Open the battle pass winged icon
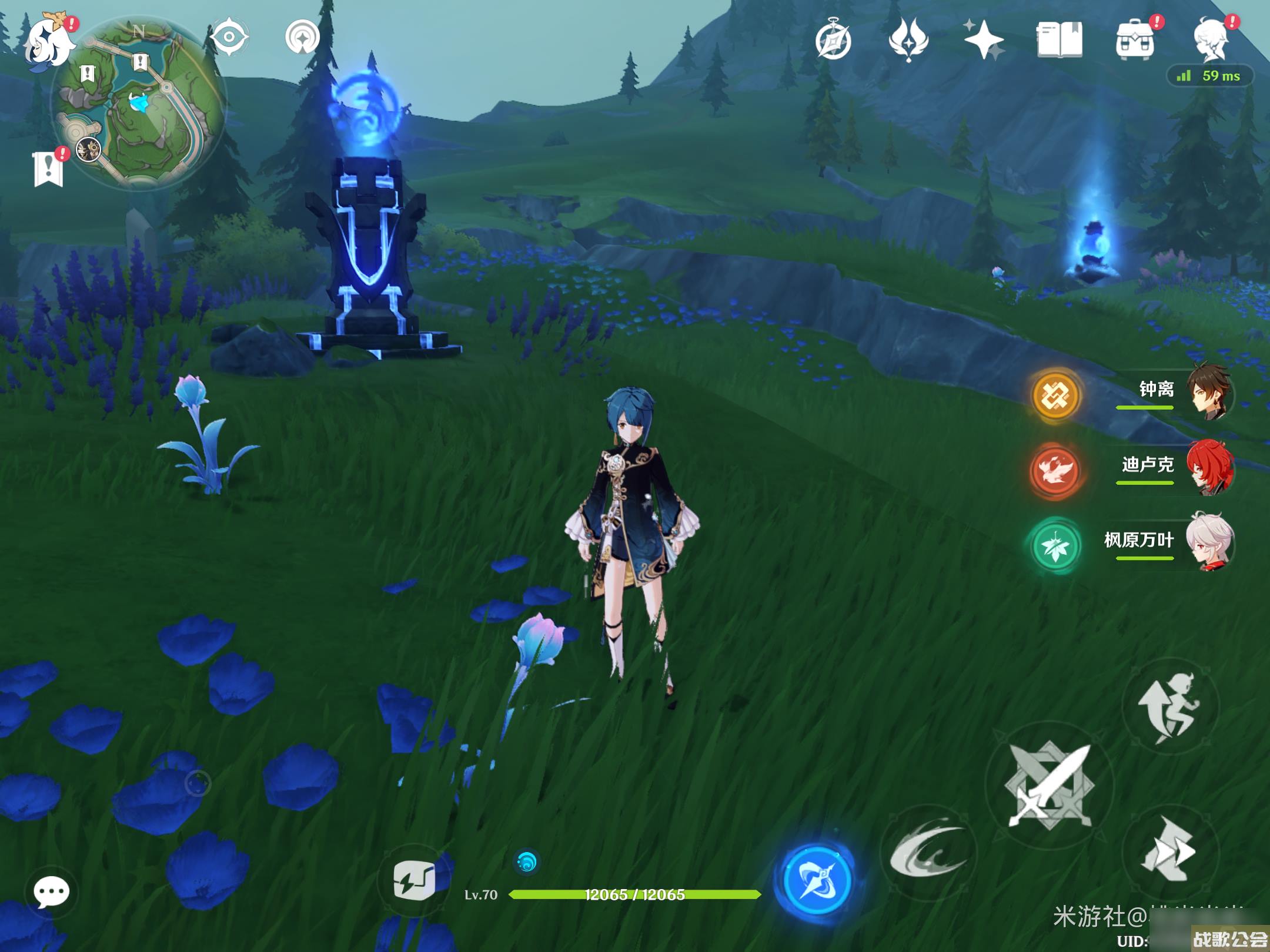 (908, 40)
